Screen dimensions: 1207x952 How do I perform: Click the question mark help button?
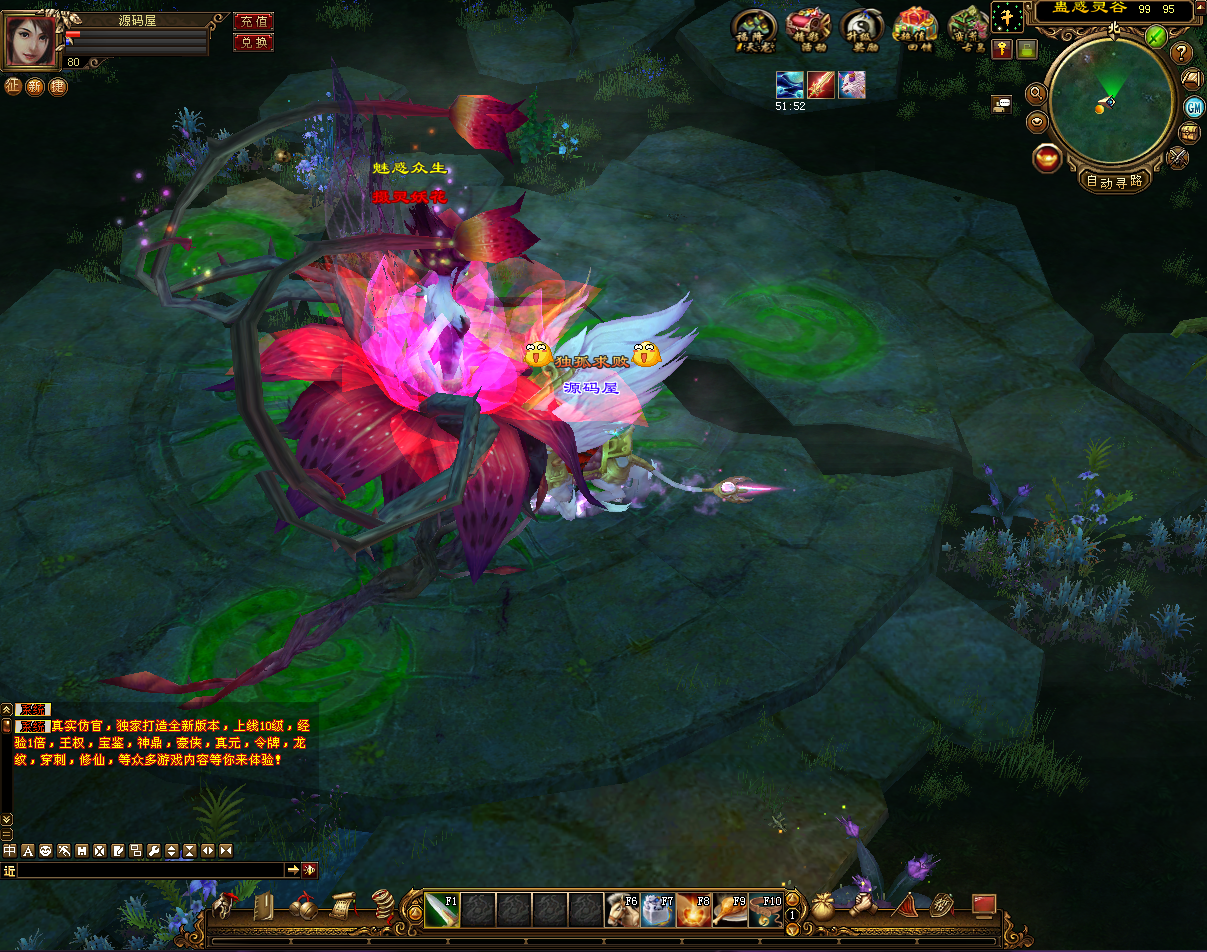point(1182,53)
